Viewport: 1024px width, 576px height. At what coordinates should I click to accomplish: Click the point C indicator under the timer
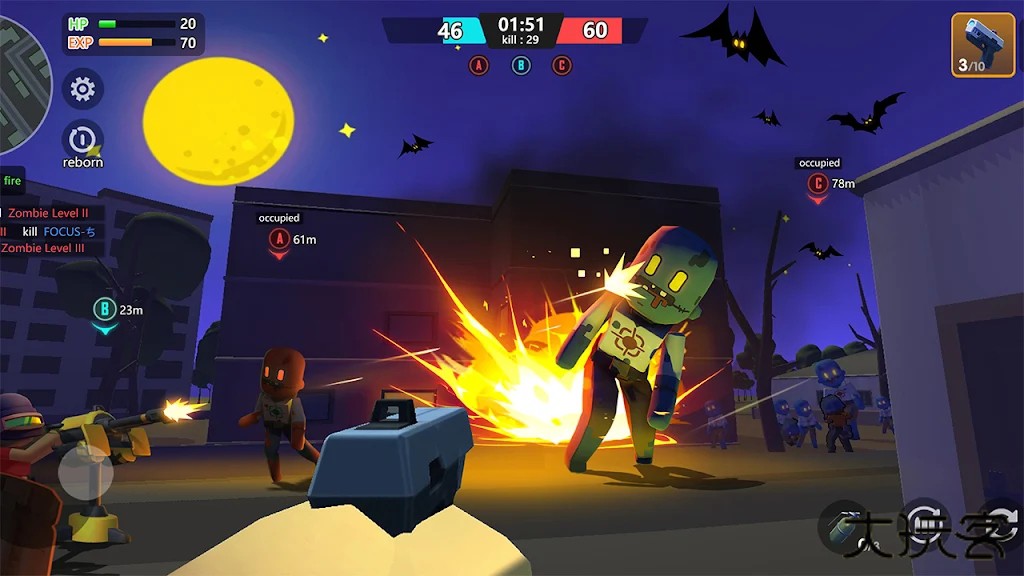[x=562, y=66]
